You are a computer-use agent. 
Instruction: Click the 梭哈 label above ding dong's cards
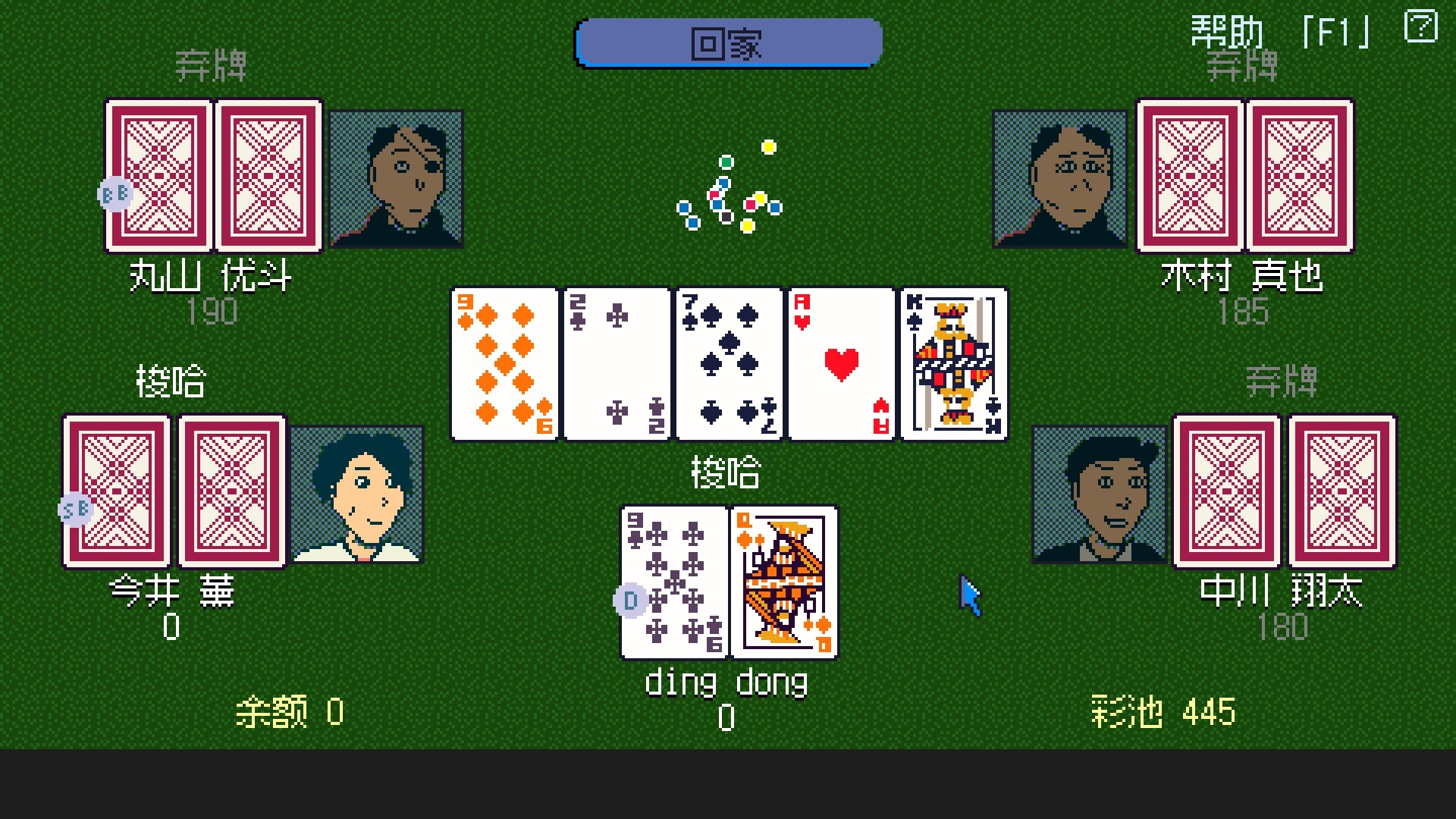click(726, 472)
